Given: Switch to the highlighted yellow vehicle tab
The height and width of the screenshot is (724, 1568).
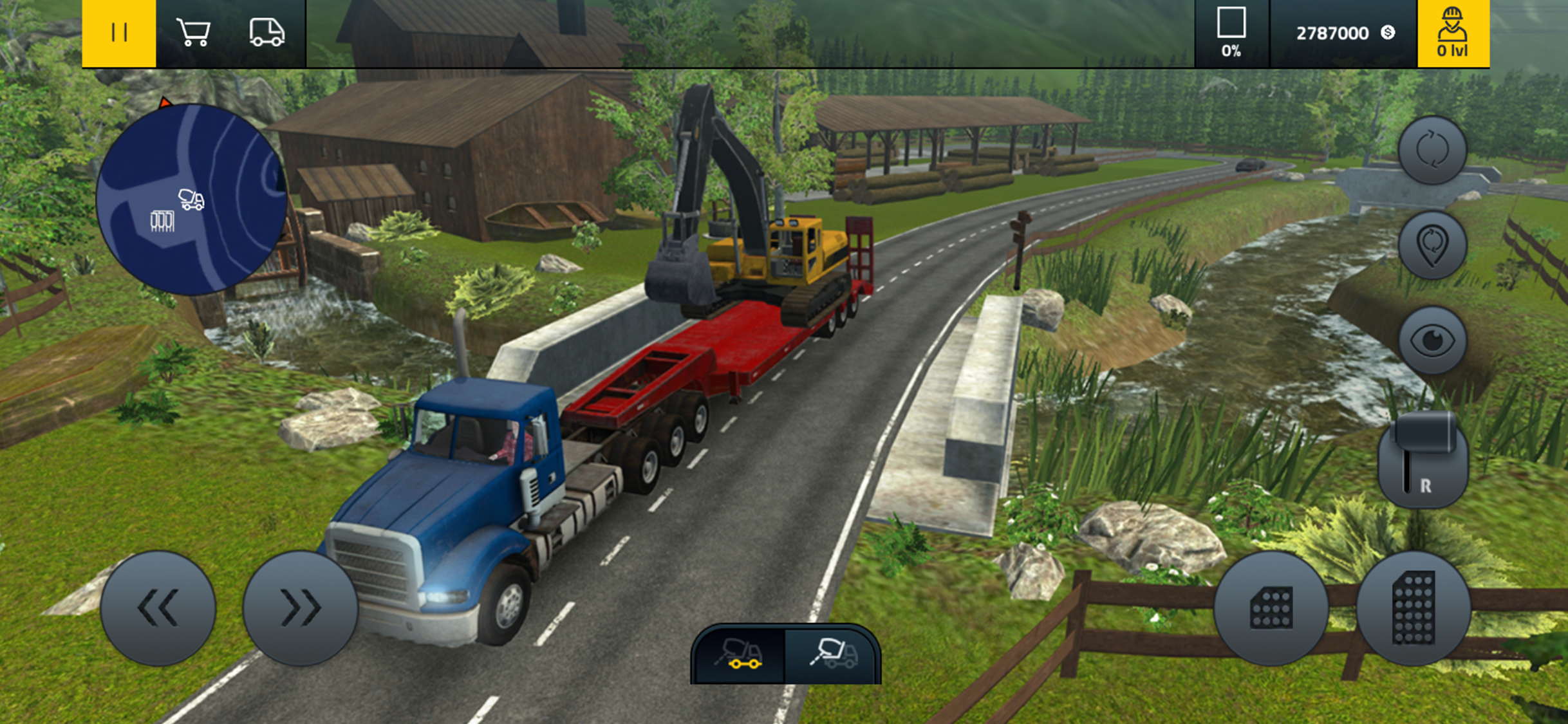Looking at the screenshot, I should [x=739, y=654].
